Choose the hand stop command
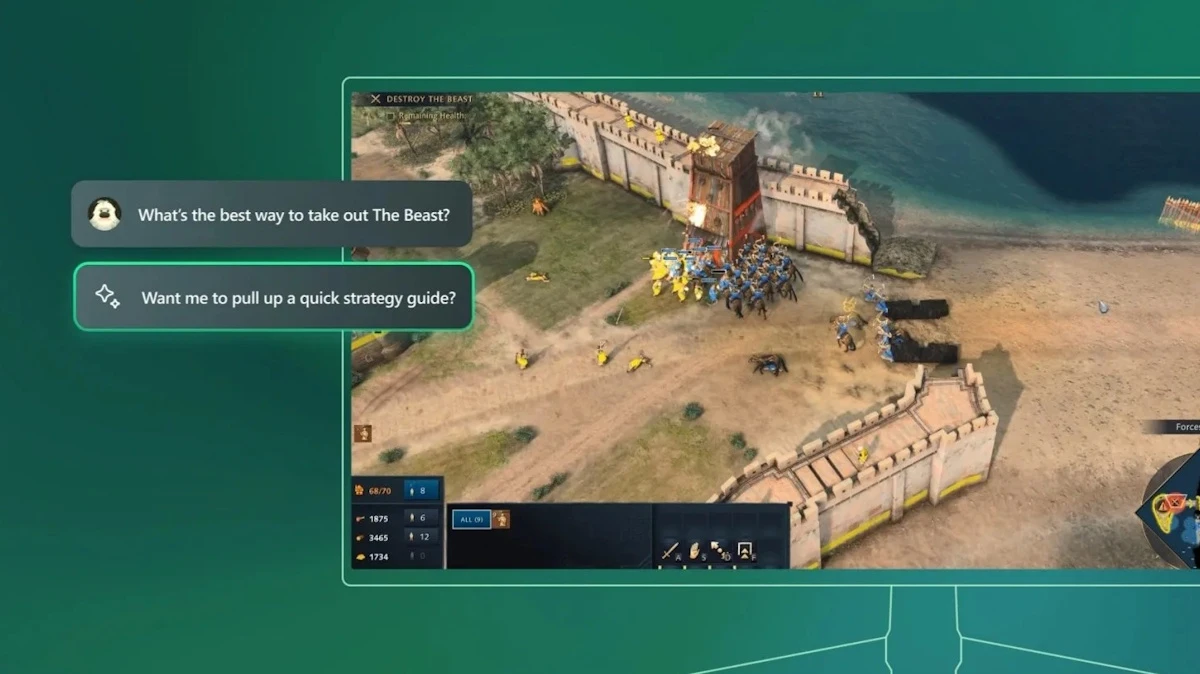 (696, 551)
